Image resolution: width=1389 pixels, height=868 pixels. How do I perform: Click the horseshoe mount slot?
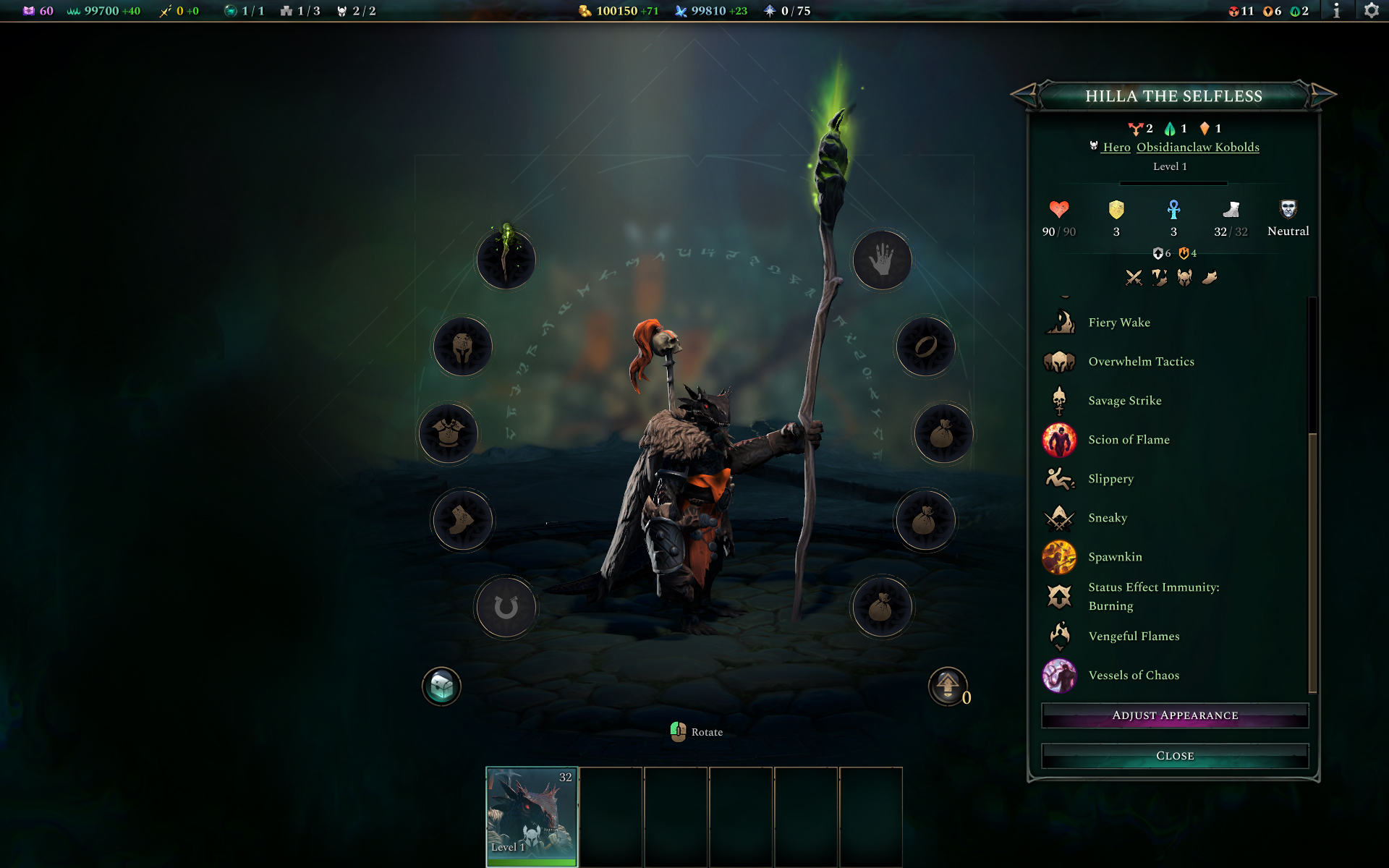pos(506,607)
